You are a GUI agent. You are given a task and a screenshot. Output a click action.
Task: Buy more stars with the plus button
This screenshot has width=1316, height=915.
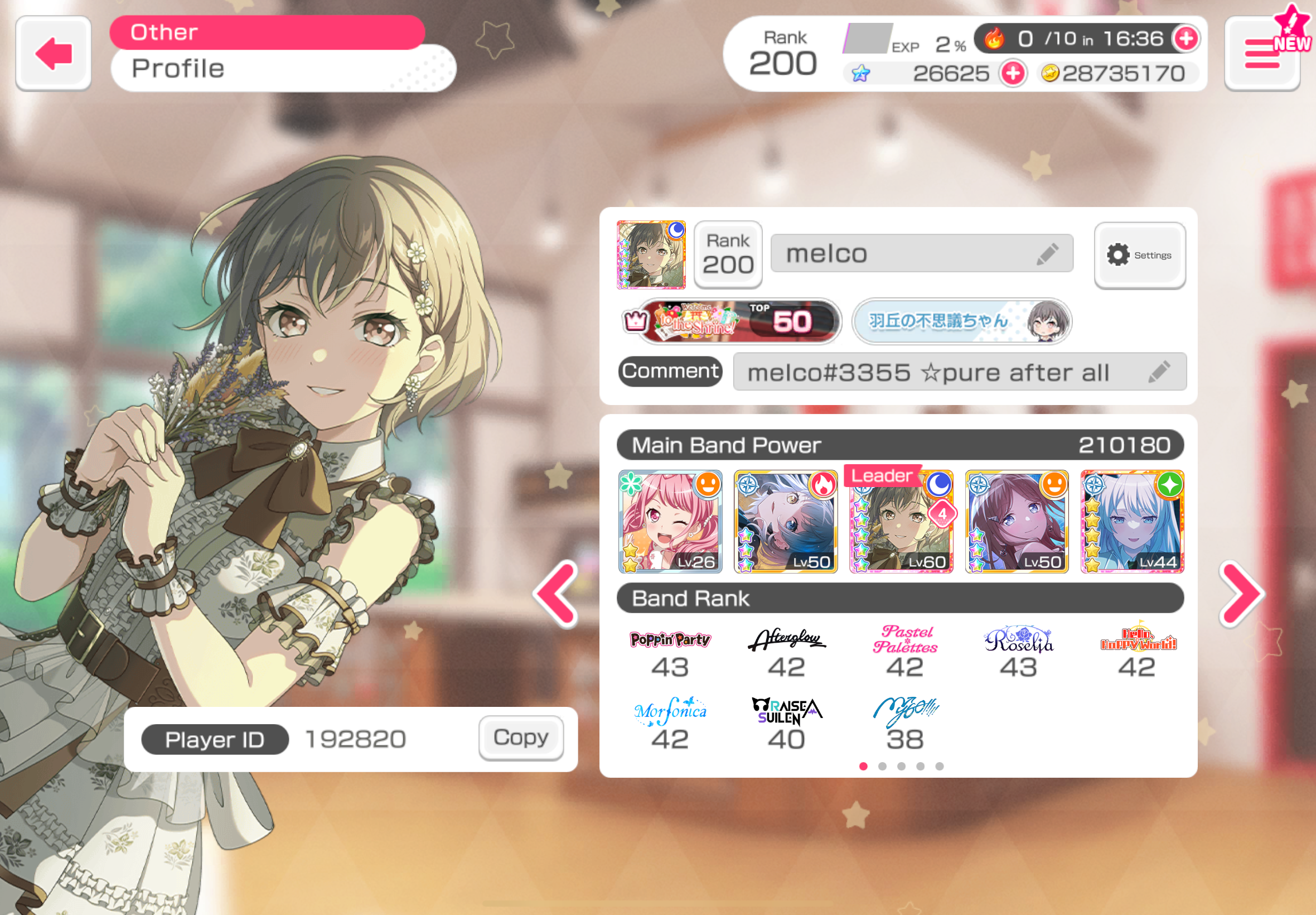tap(1013, 74)
